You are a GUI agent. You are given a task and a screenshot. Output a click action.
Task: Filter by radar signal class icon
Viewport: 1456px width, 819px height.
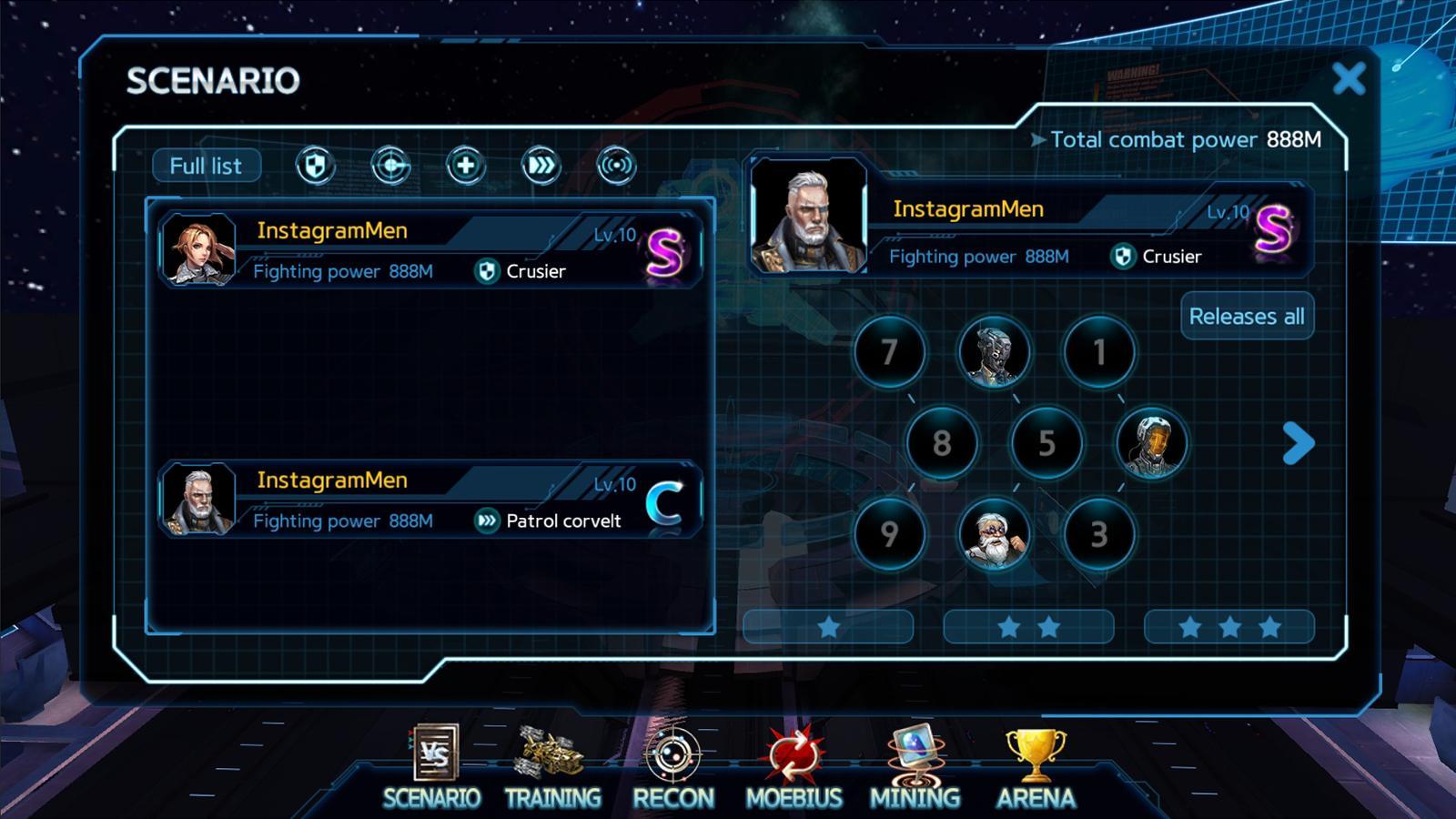point(616,166)
